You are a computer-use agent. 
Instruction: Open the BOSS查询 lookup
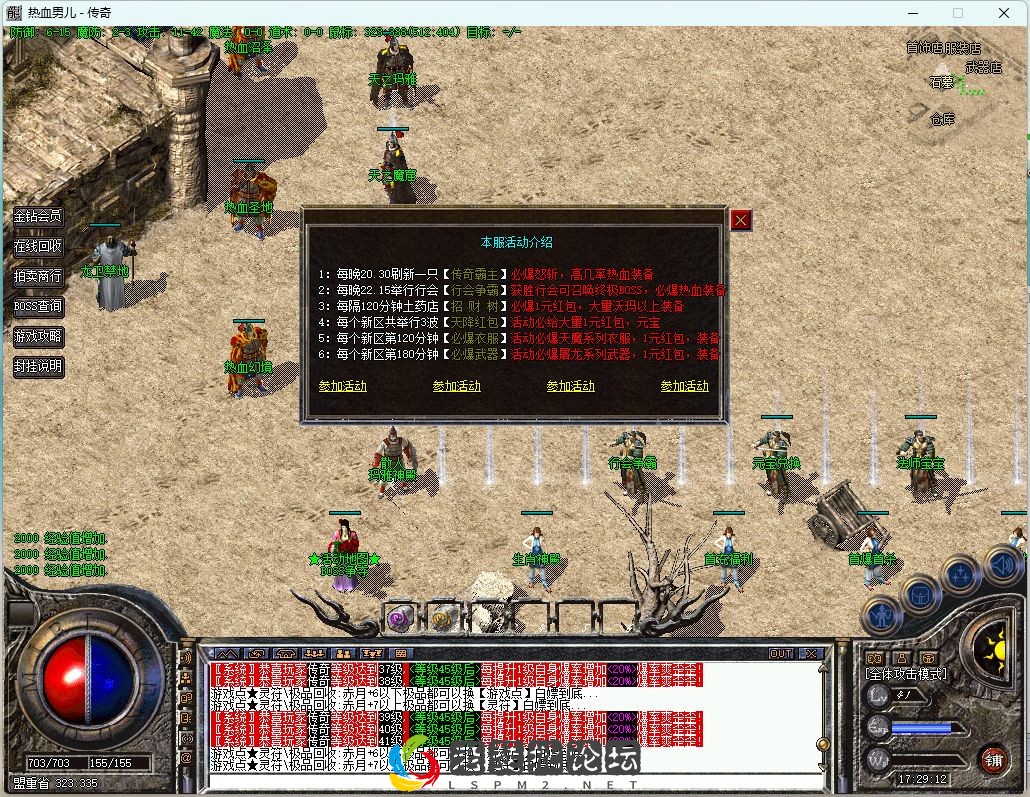click(38, 306)
